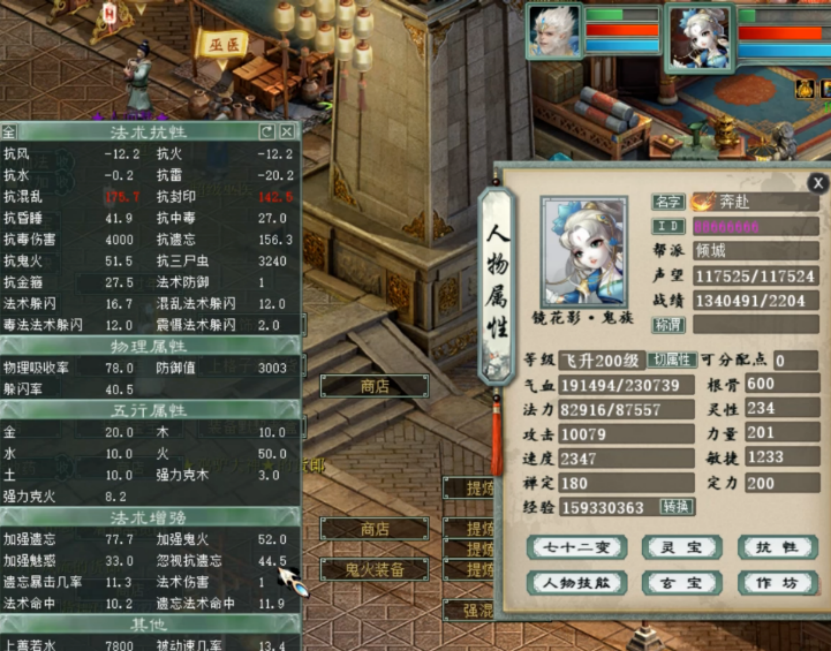Open the 七十二变 transformations
The width and height of the screenshot is (831, 651).
click(577, 547)
